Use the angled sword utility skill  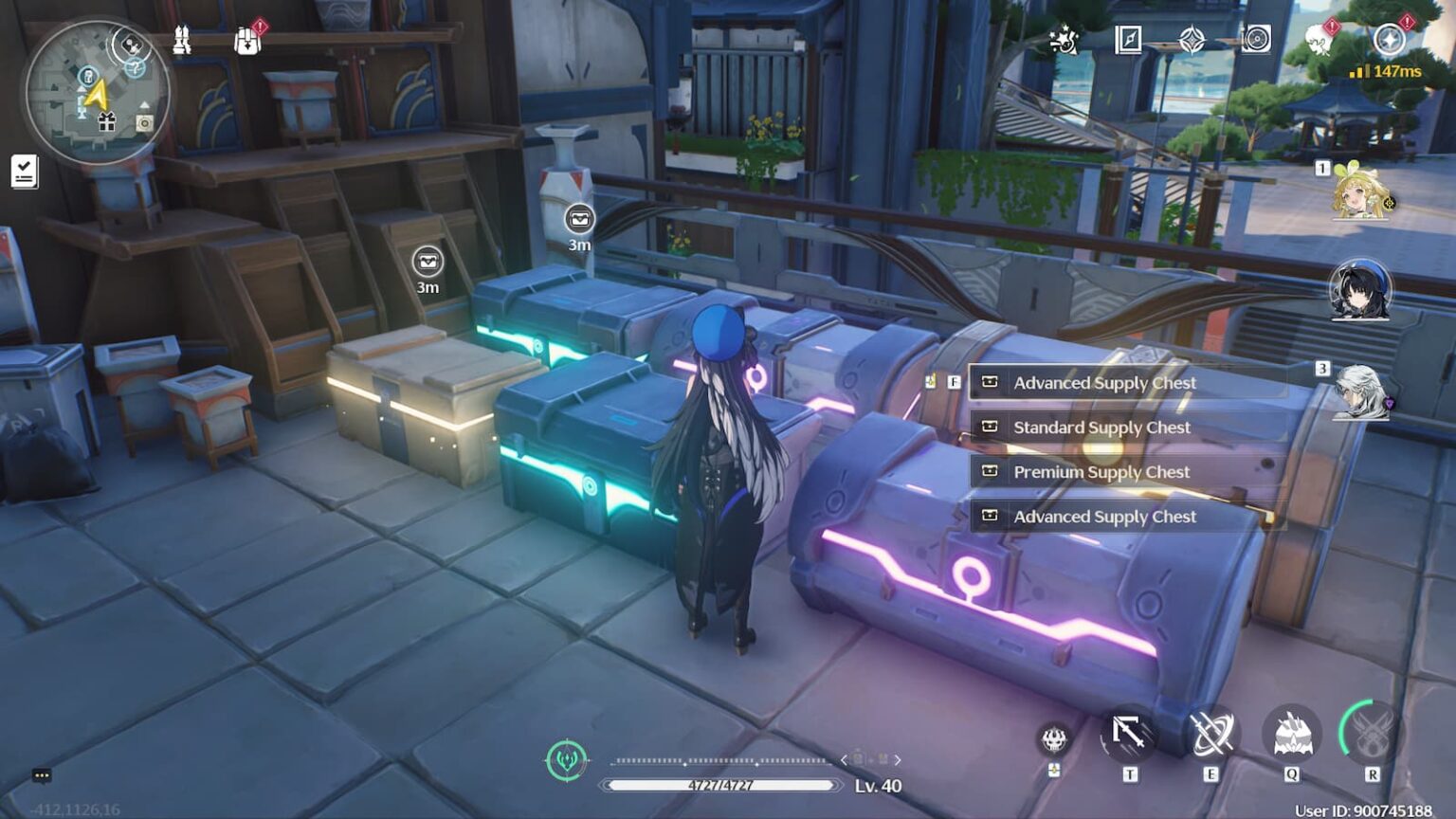1129,735
